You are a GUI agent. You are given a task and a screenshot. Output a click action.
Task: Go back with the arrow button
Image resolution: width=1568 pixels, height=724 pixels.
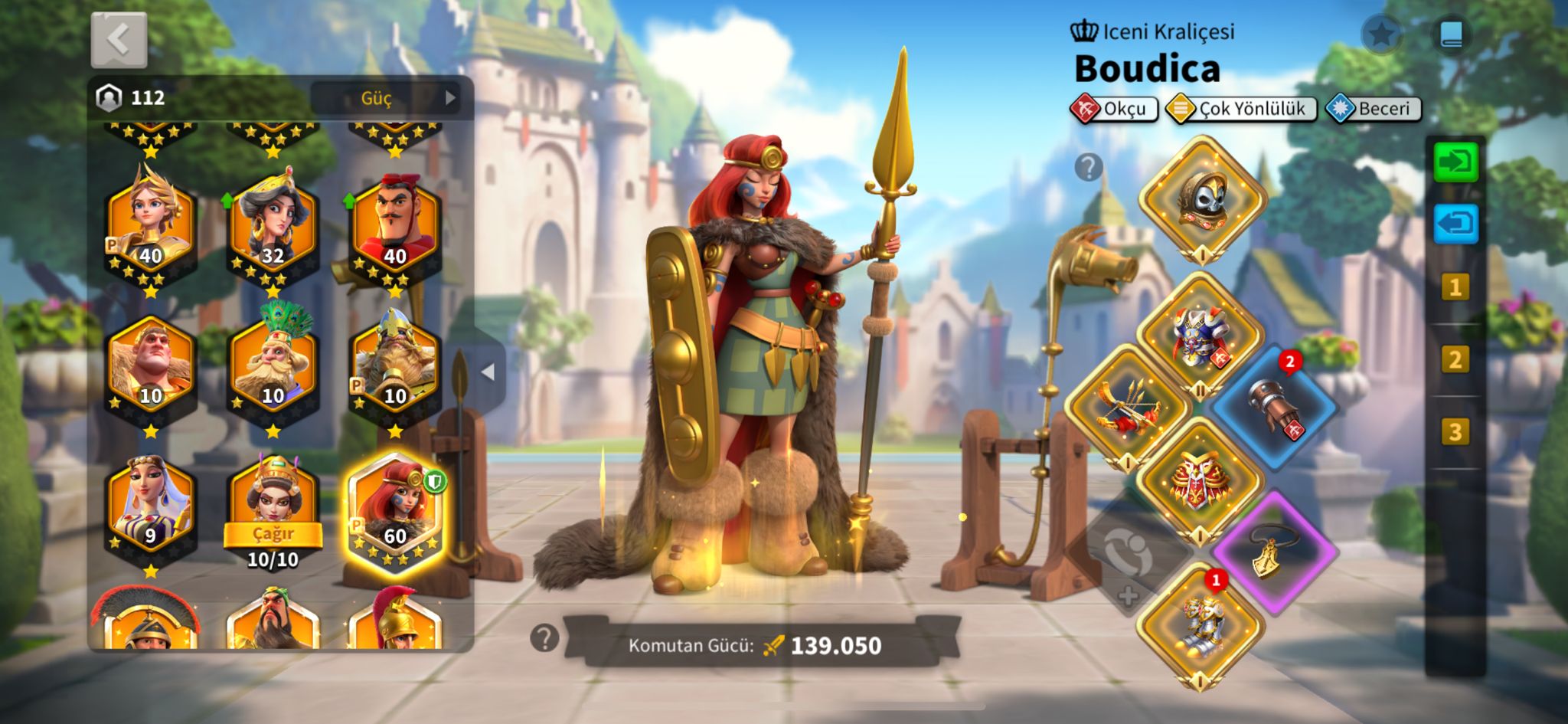pos(119,40)
